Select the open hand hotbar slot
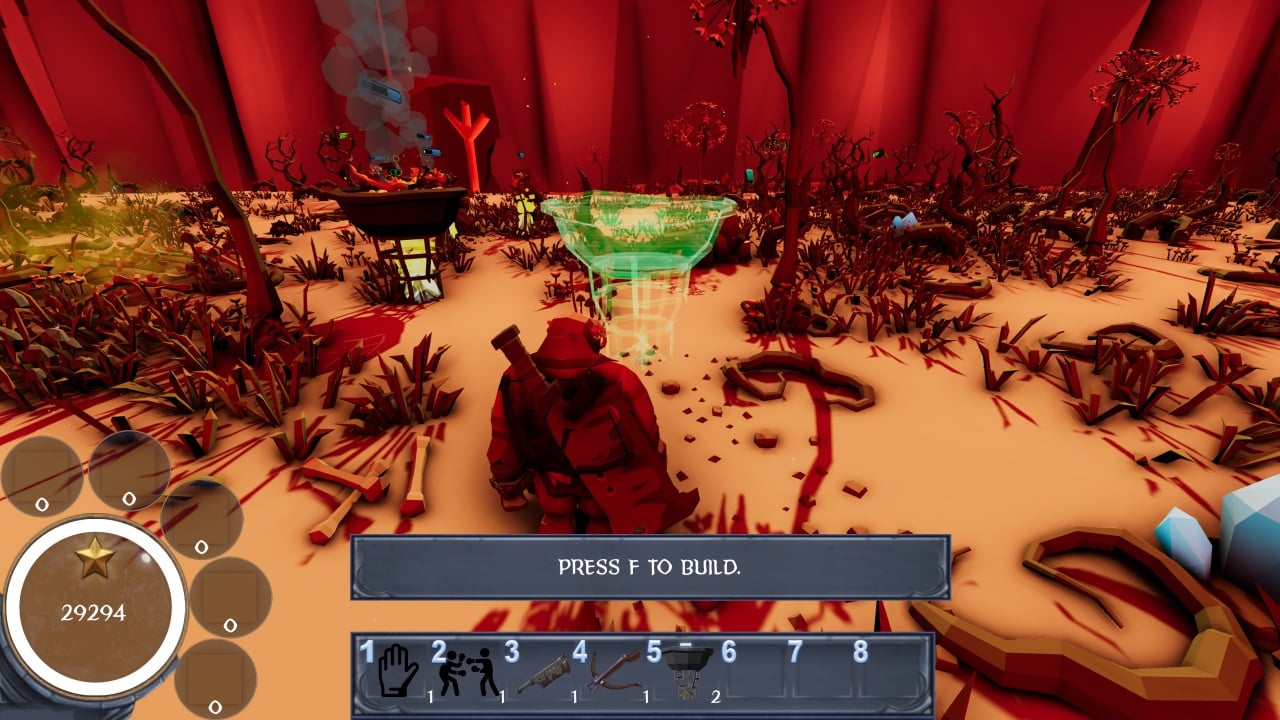The width and height of the screenshot is (1280, 720). pos(398,671)
